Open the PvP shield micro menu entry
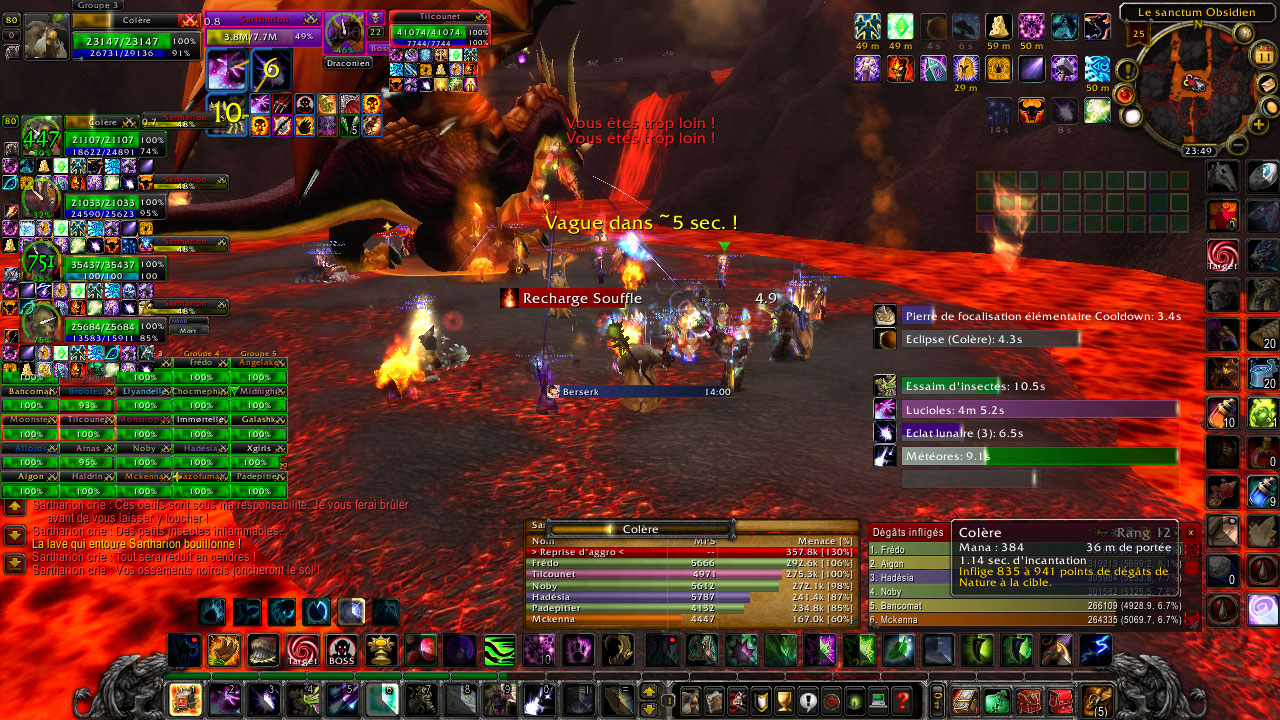This screenshot has width=1280, height=720. (761, 698)
